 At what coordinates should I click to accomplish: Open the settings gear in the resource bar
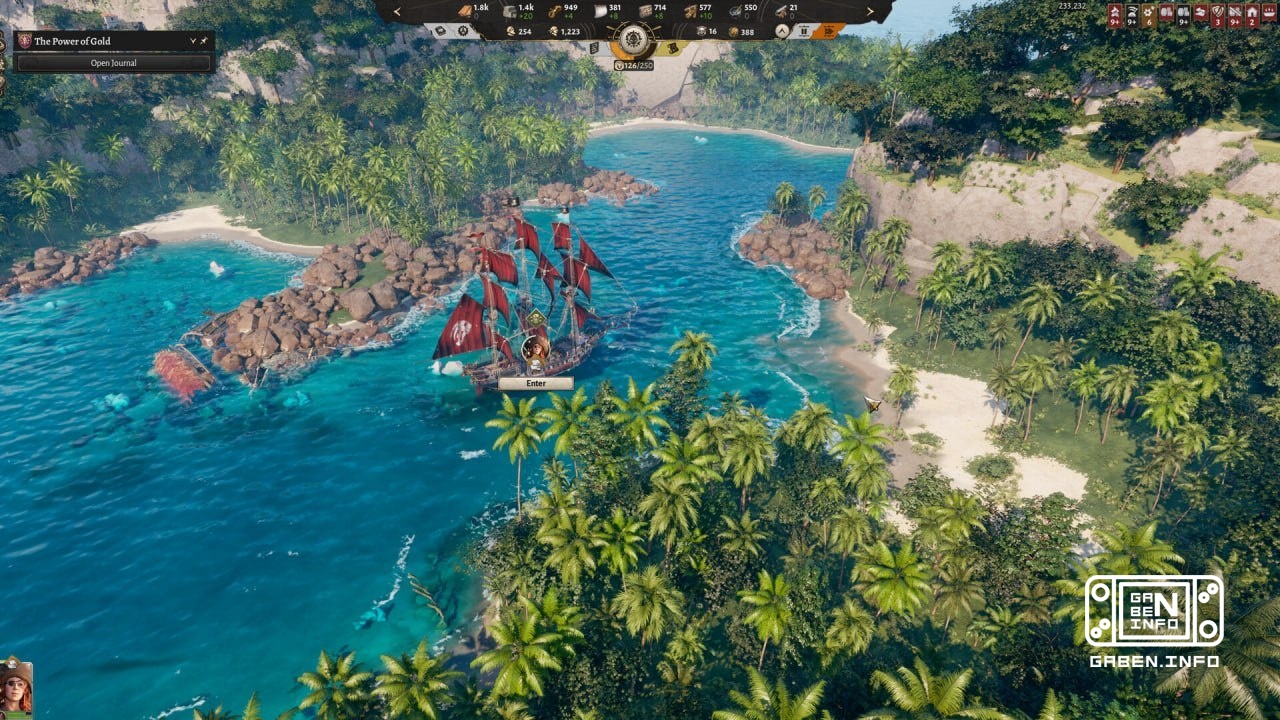pos(464,31)
